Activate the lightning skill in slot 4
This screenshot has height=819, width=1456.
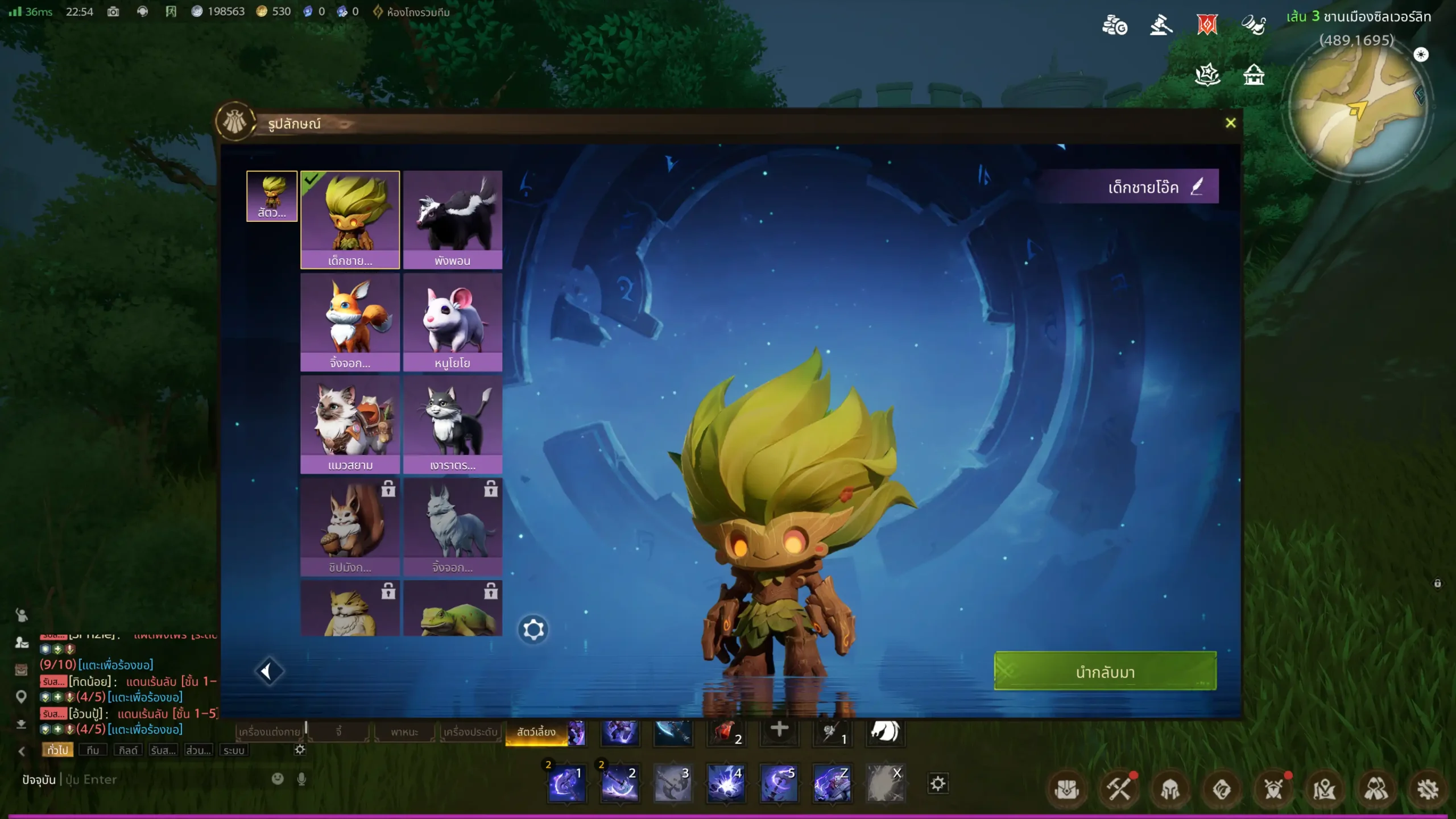click(726, 784)
